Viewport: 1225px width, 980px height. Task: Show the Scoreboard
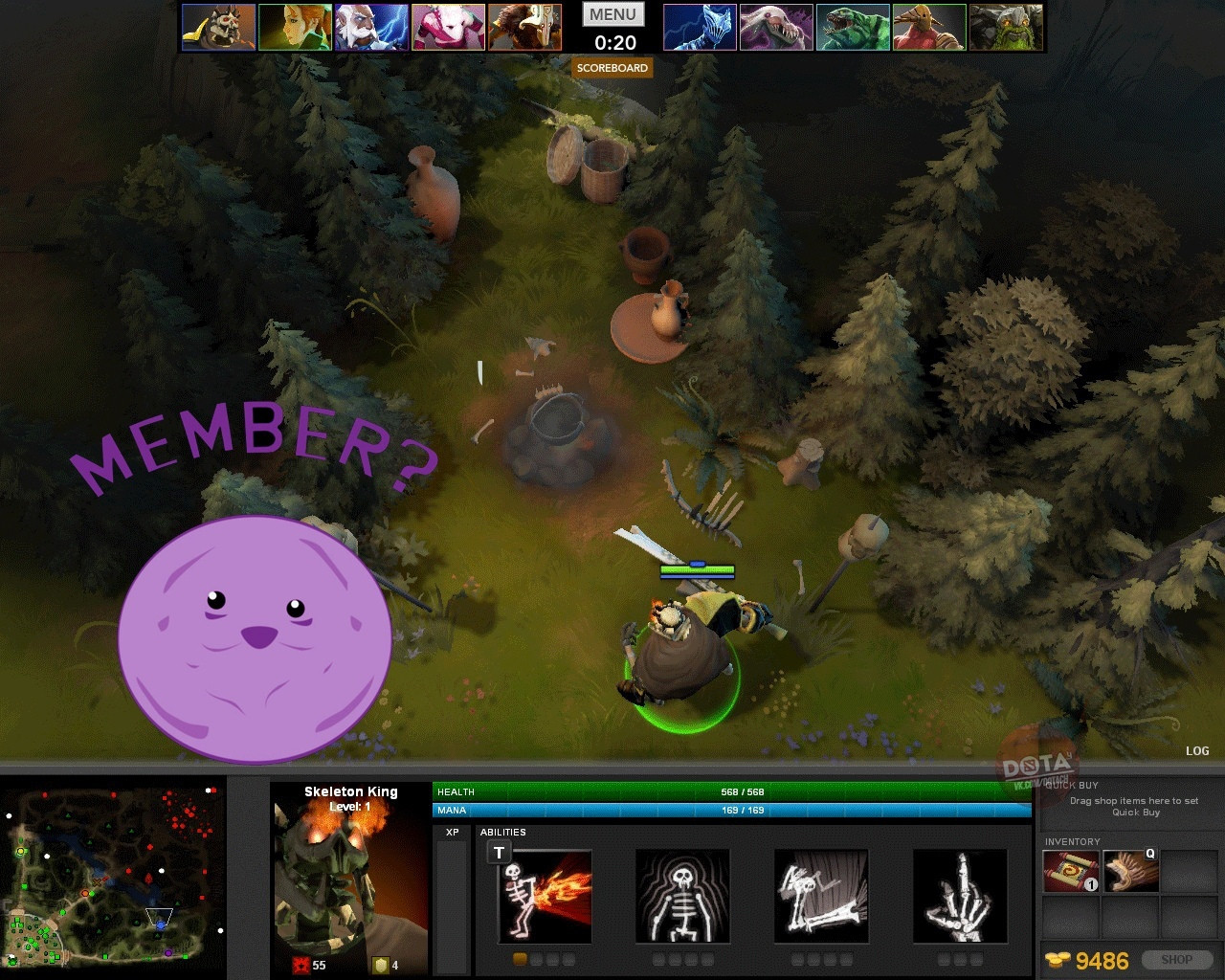pos(612,68)
